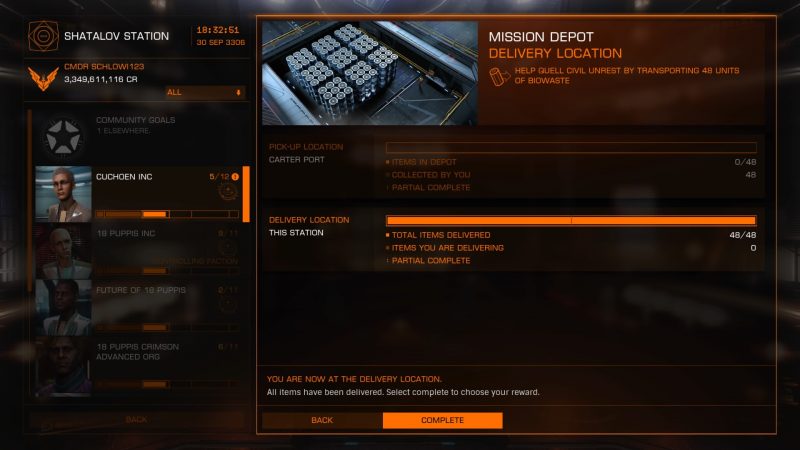Choose the 16 Puppis Inc faction

click(138, 249)
